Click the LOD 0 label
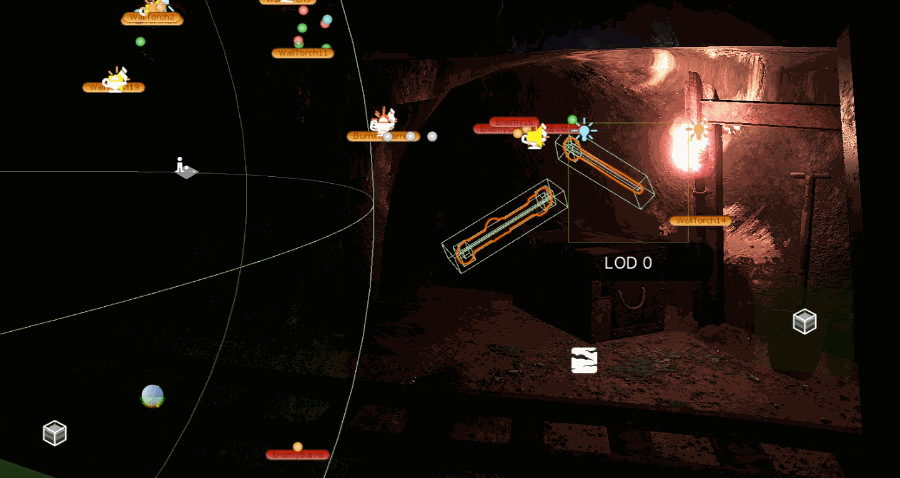The width and height of the screenshot is (900, 478). [x=628, y=263]
